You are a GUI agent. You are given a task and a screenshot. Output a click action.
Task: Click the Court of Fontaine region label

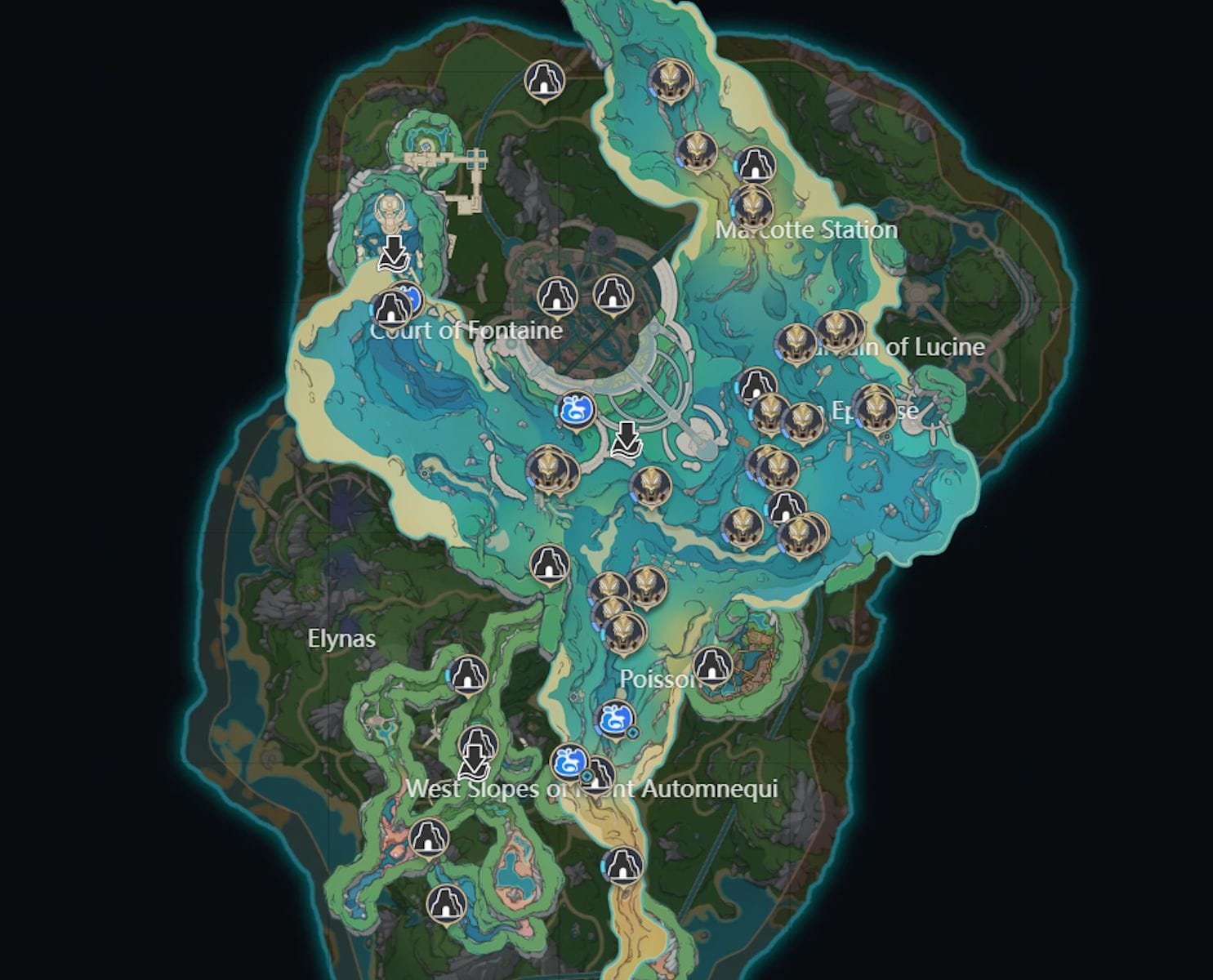pyautogui.click(x=468, y=329)
